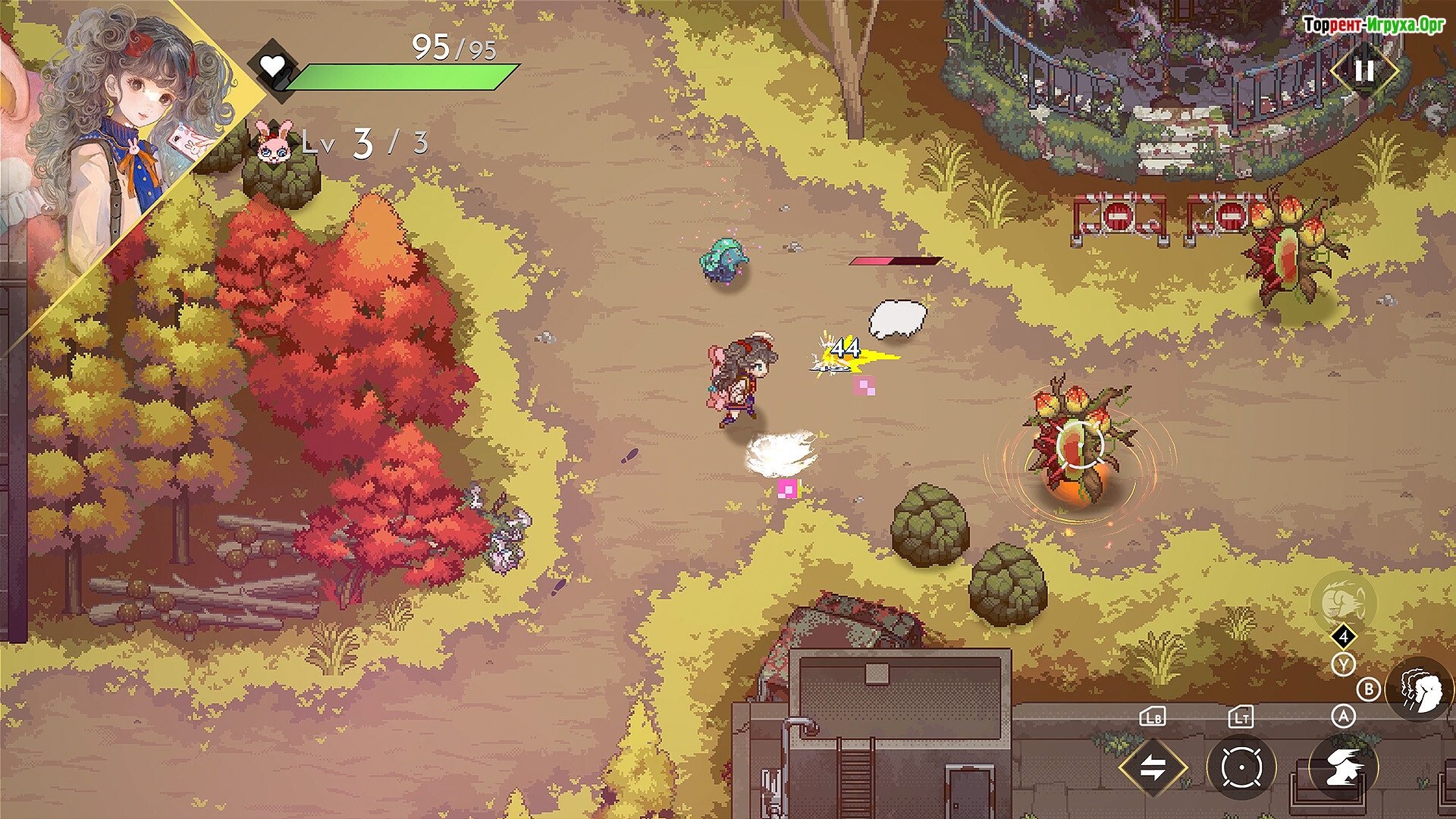Use the dash sprint ability

click(x=1343, y=767)
